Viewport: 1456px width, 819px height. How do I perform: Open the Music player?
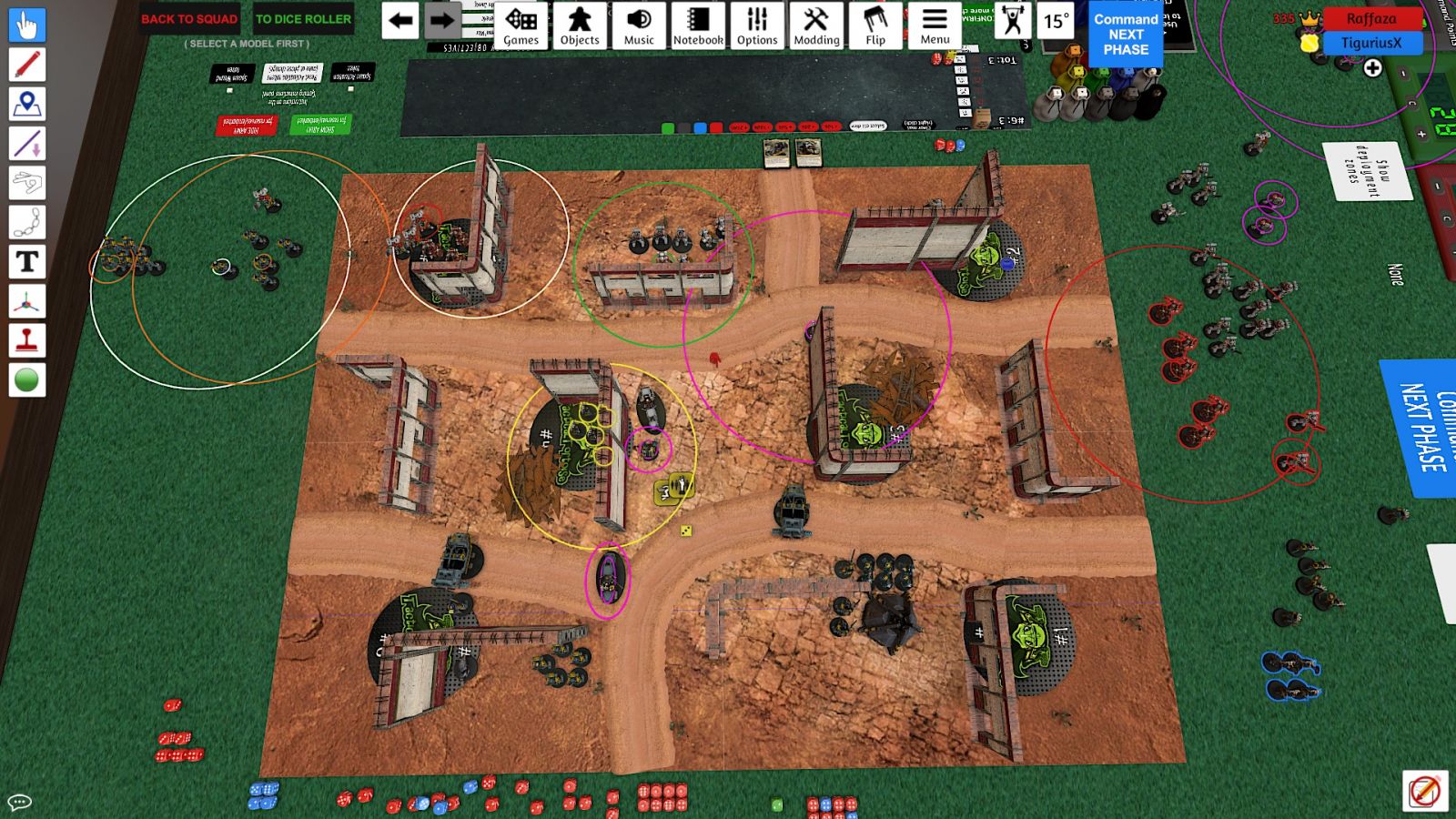tap(639, 25)
